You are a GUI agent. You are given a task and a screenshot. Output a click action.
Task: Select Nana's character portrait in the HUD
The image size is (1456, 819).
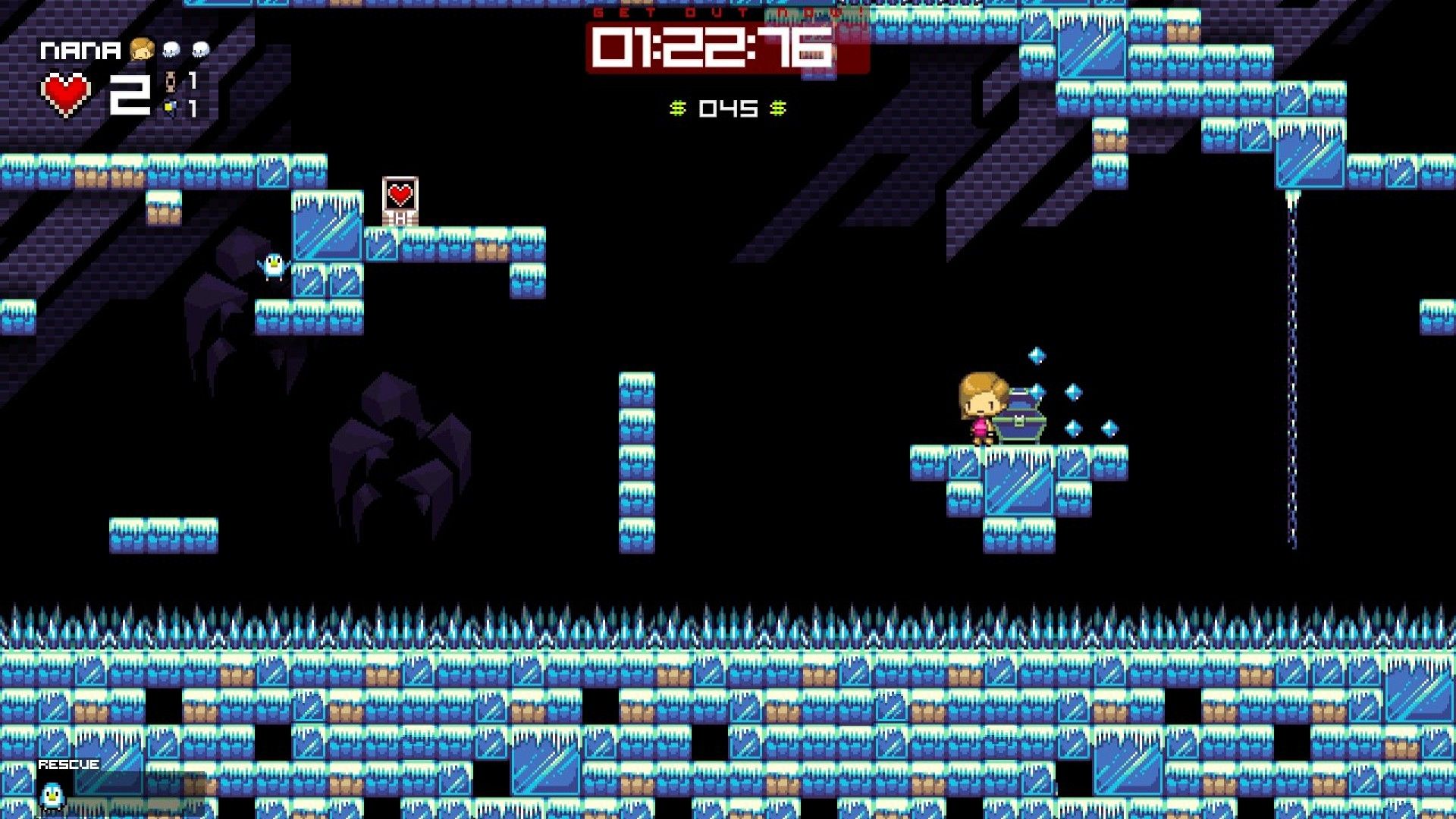pyautogui.click(x=141, y=49)
